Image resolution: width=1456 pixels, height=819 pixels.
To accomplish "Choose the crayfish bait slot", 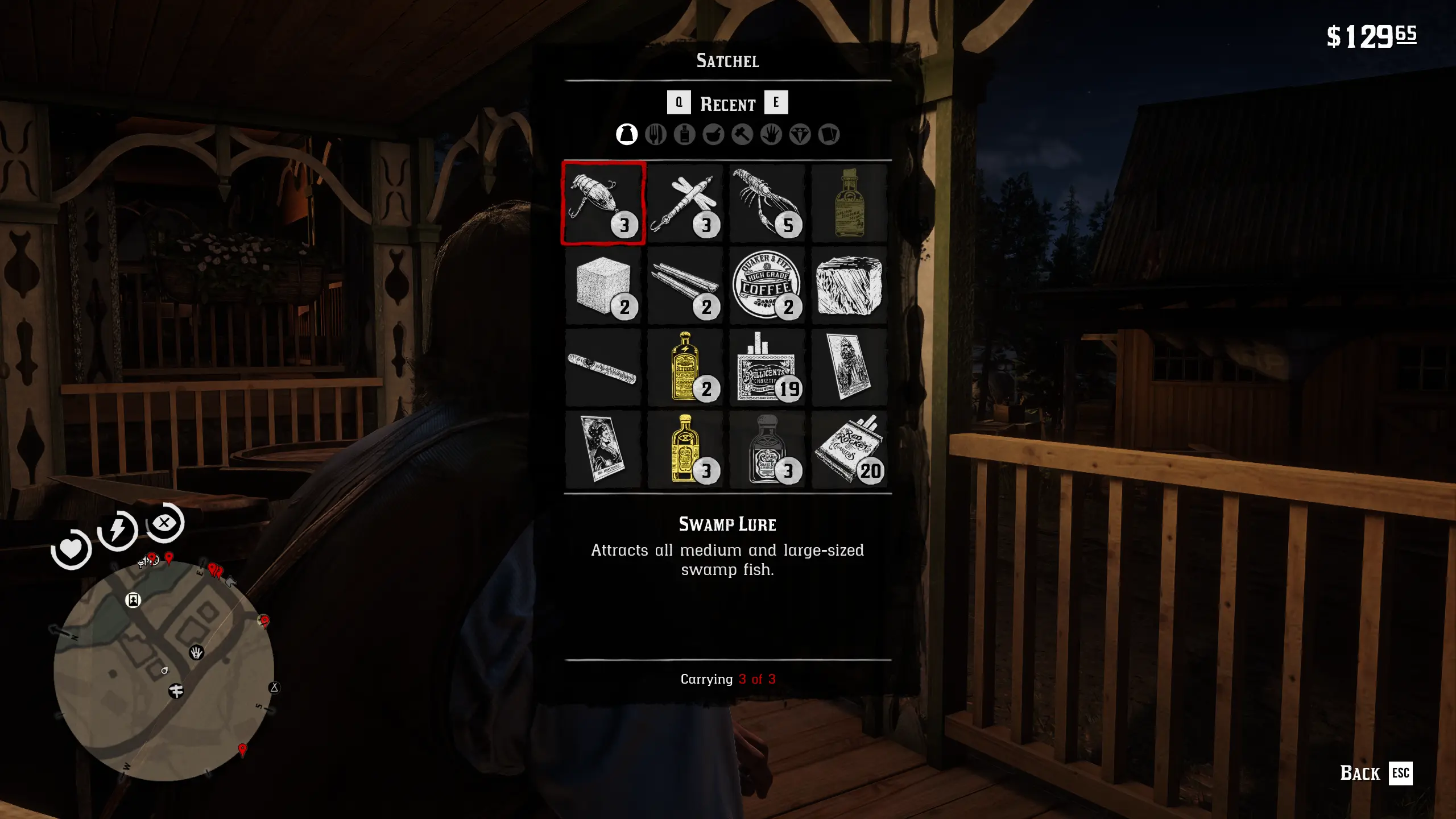I will 767,204.
